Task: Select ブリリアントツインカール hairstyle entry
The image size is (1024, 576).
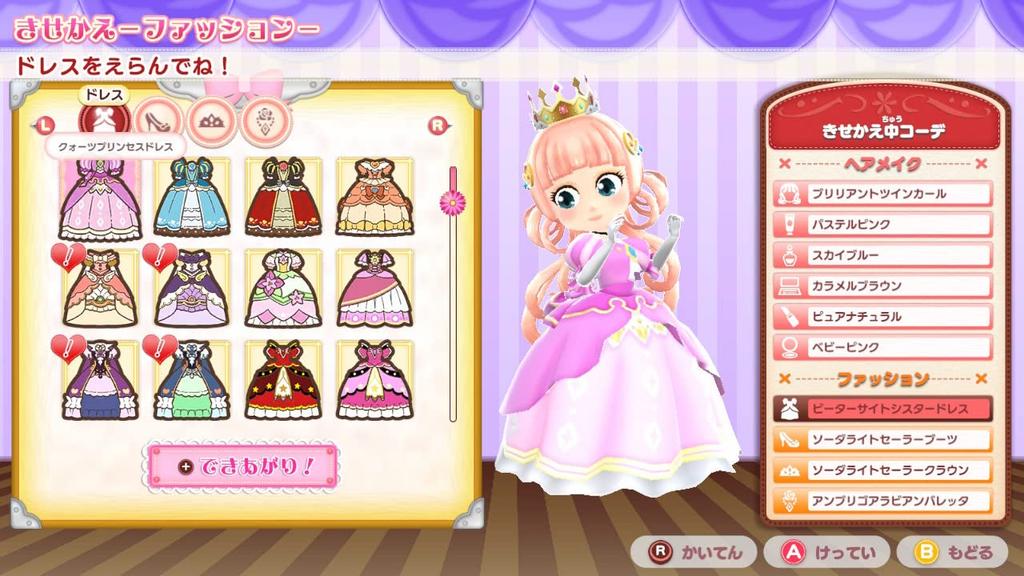Action: (x=882, y=194)
